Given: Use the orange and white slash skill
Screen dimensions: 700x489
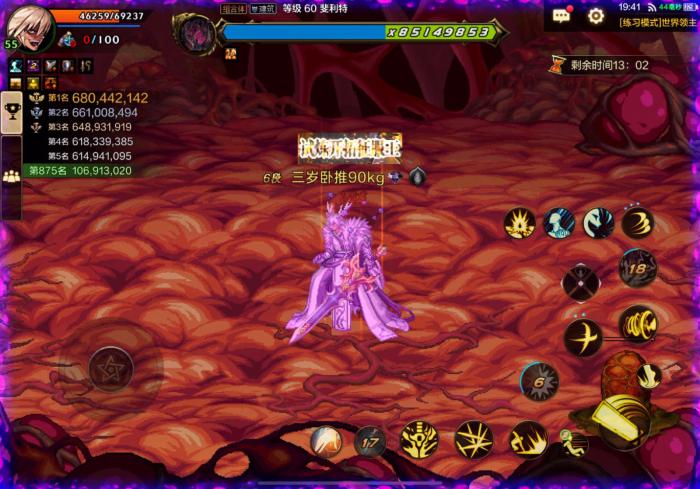Looking at the screenshot, I should [x=327, y=440].
